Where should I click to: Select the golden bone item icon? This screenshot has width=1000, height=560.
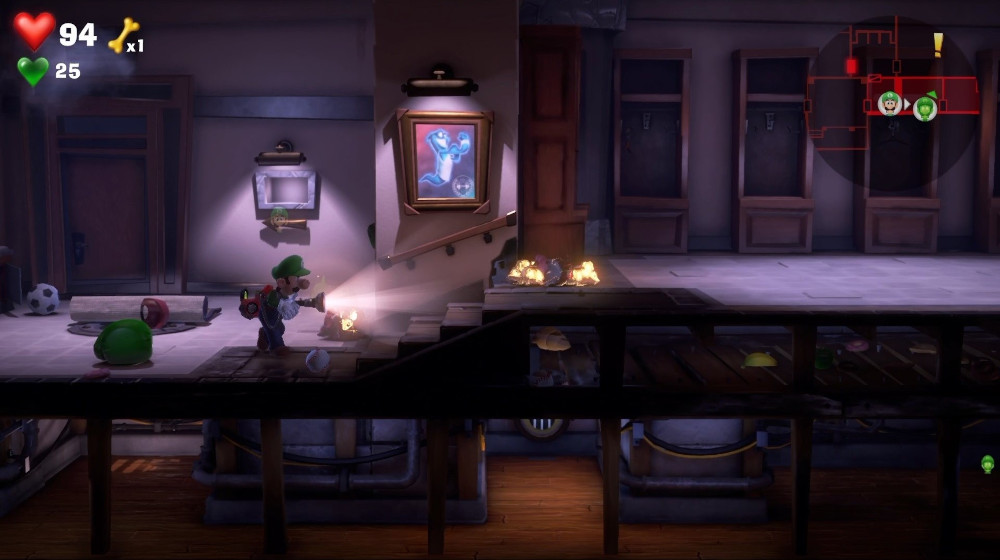(123, 36)
